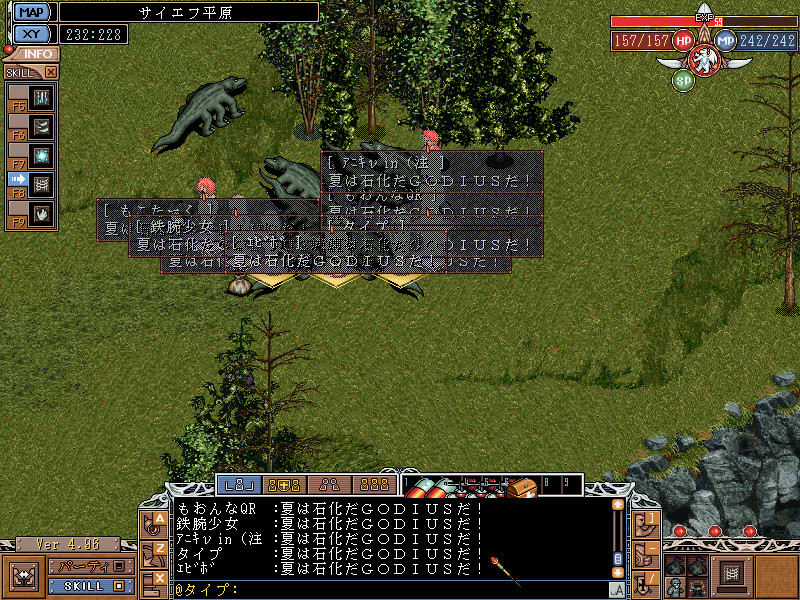This screenshot has height=600, width=800.
Task: Click the A action button left of chat
Action: coord(159,522)
